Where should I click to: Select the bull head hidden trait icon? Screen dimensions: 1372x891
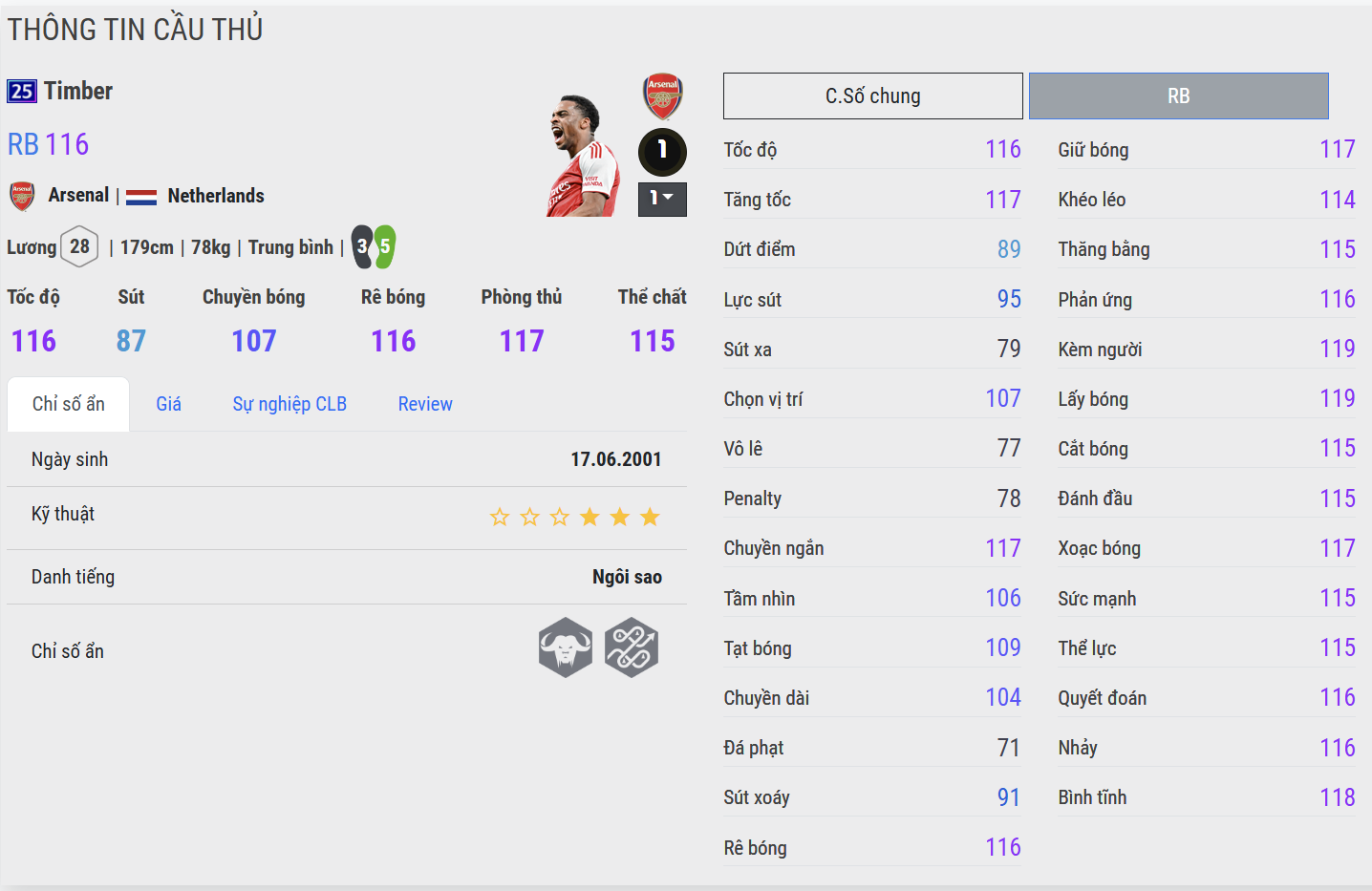coord(566,647)
